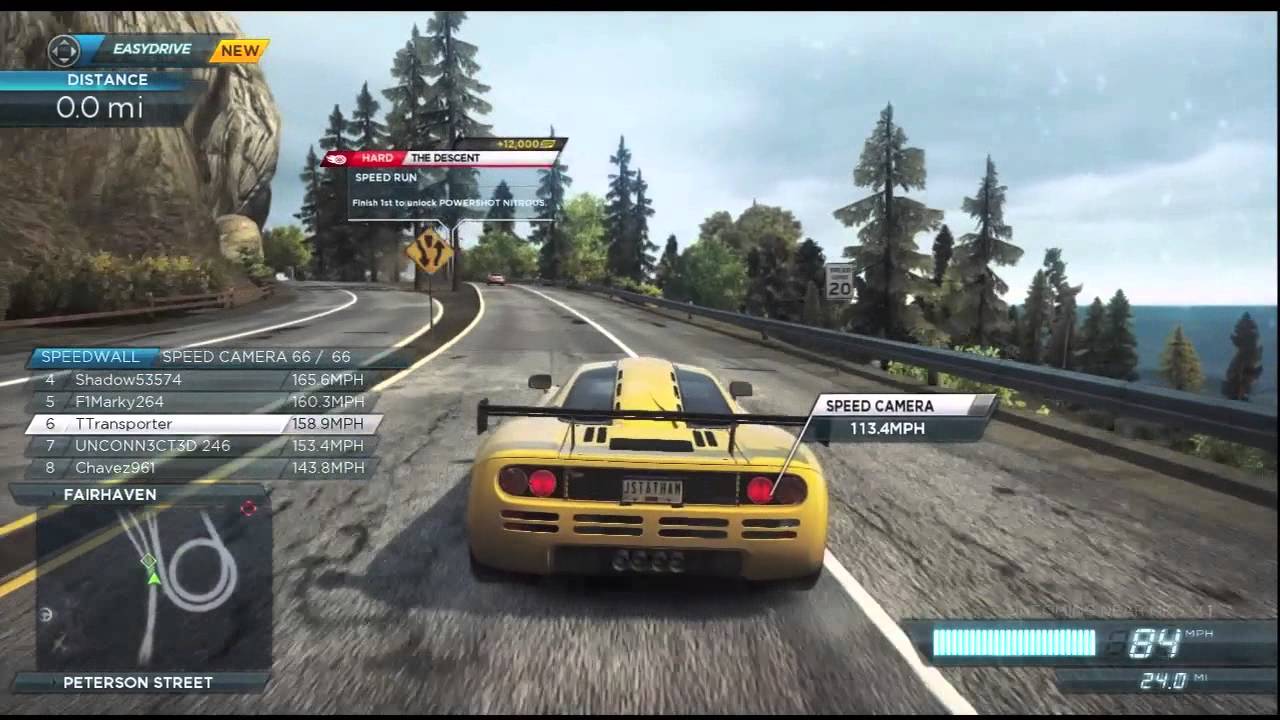Click the PETERSON STREET location label
The height and width of the screenshot is (720, 1280).
click(x=135, y=682)
